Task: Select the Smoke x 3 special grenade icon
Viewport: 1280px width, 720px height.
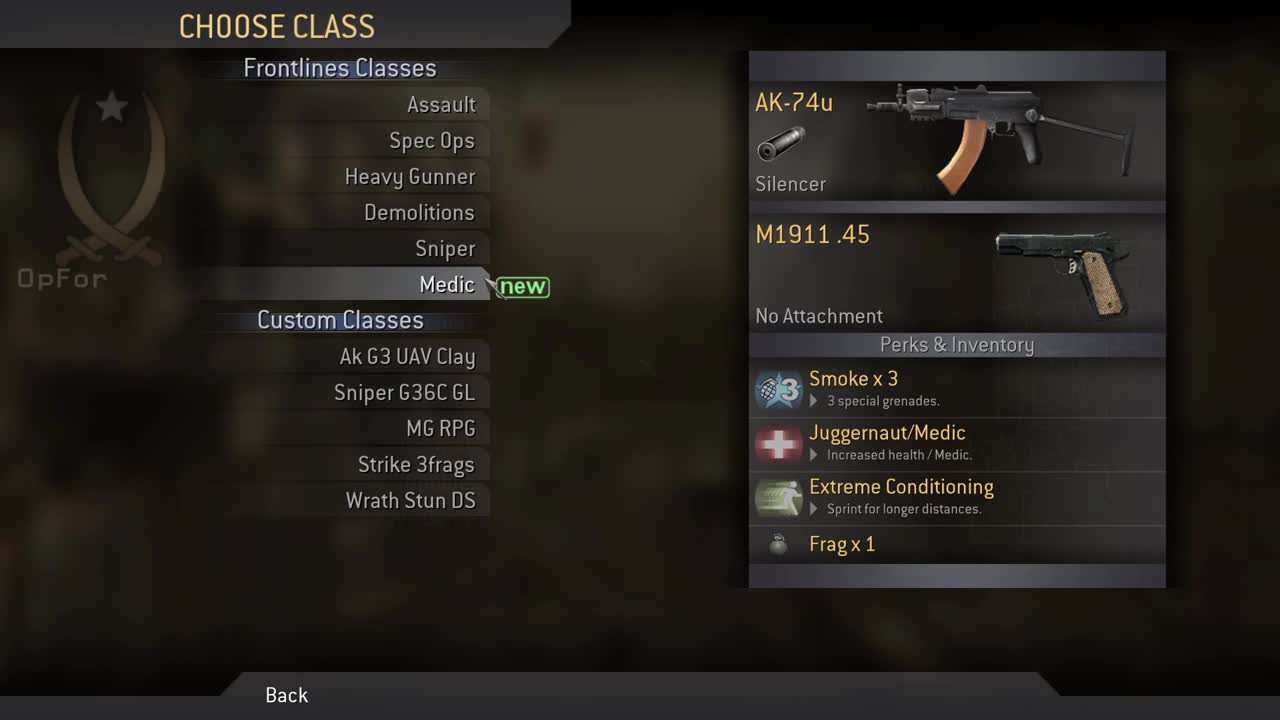Action: point(778,390)
